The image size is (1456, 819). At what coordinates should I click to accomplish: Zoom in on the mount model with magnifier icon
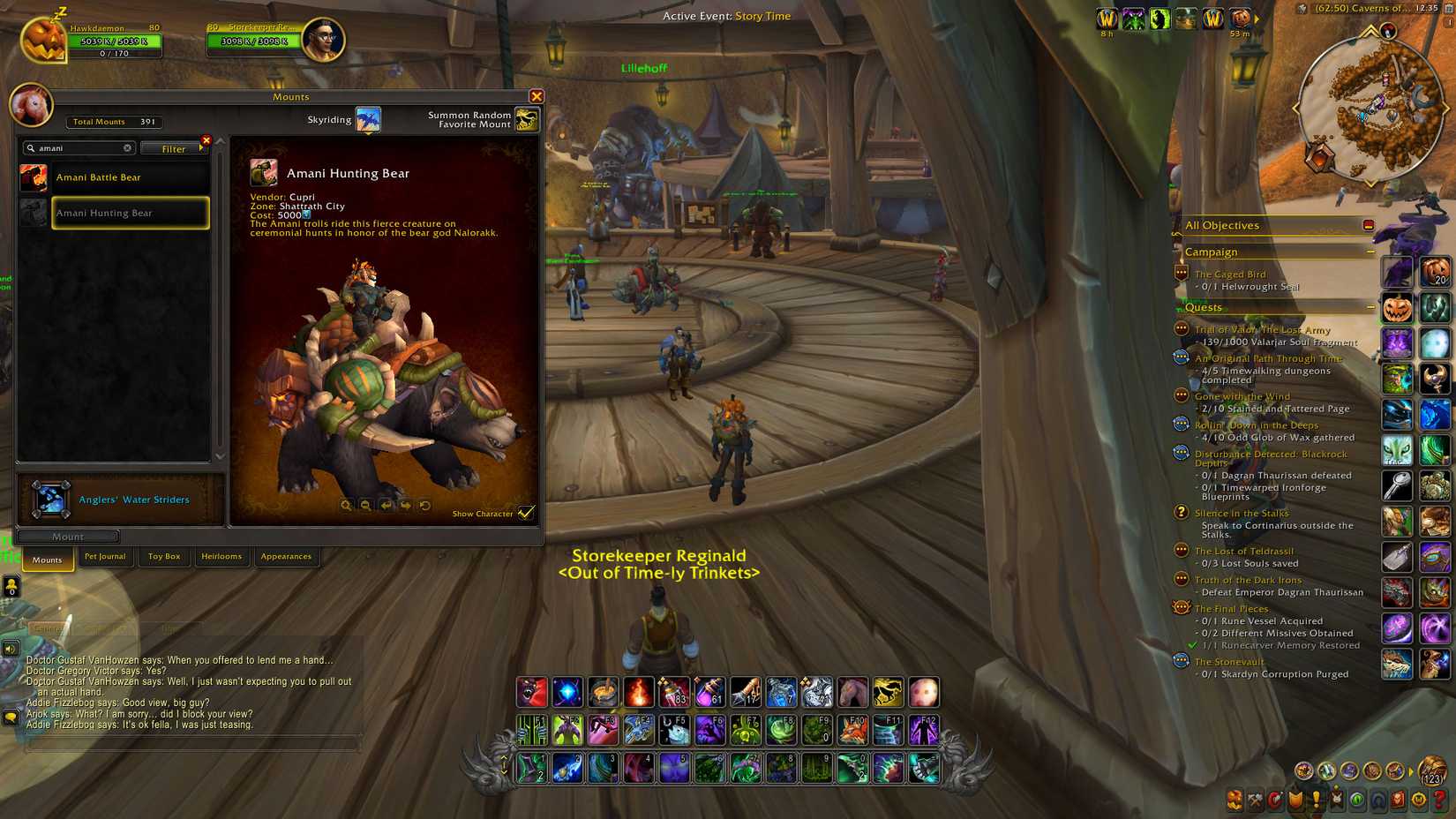click(x=347, y=507)
